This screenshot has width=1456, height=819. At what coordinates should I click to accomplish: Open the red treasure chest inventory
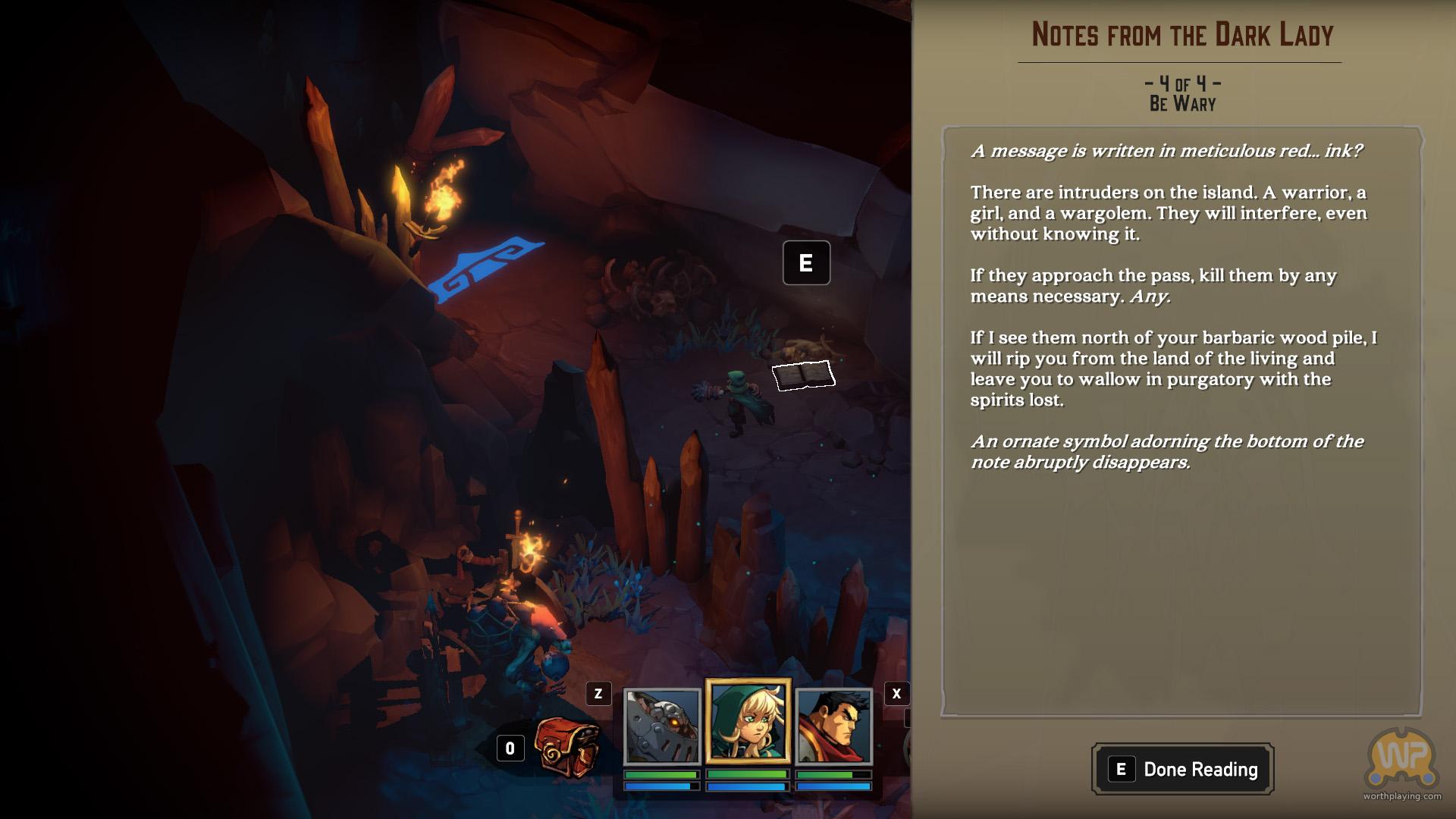tap(567, 748)
